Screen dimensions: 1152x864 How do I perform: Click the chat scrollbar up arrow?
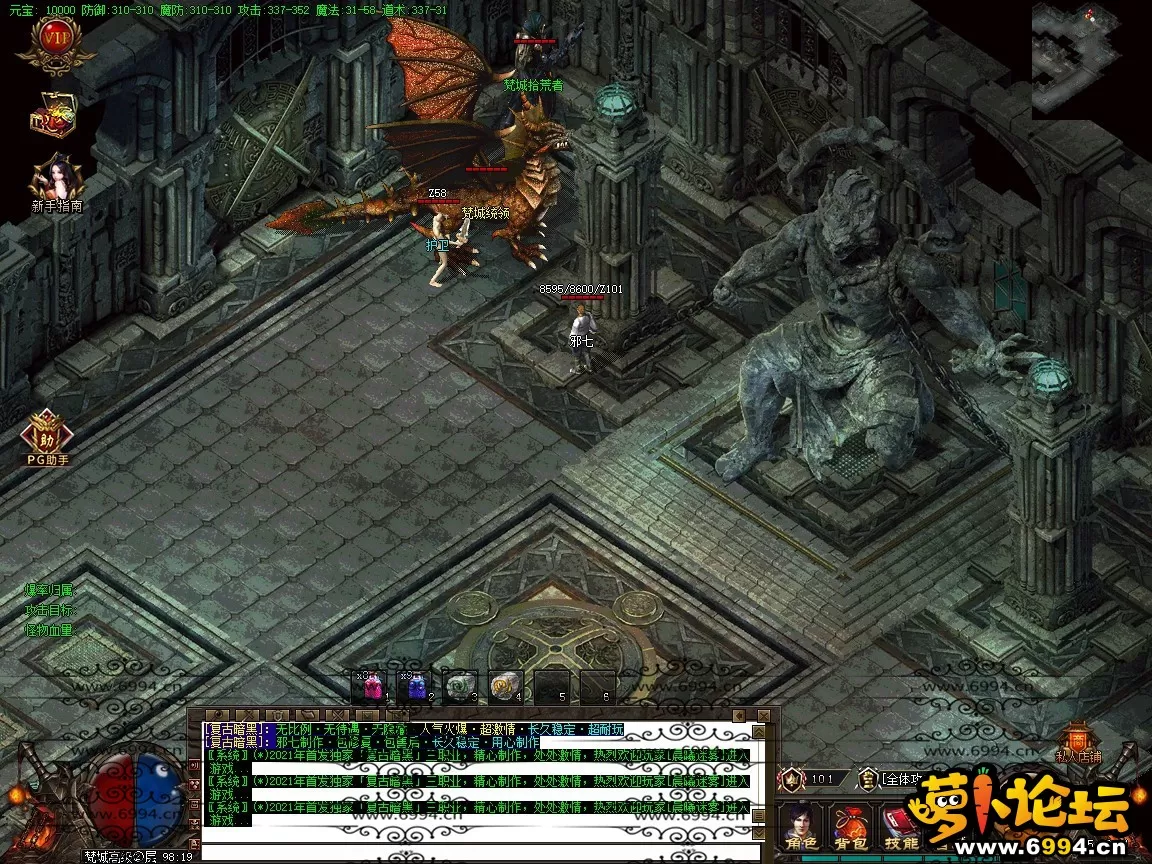758,730
